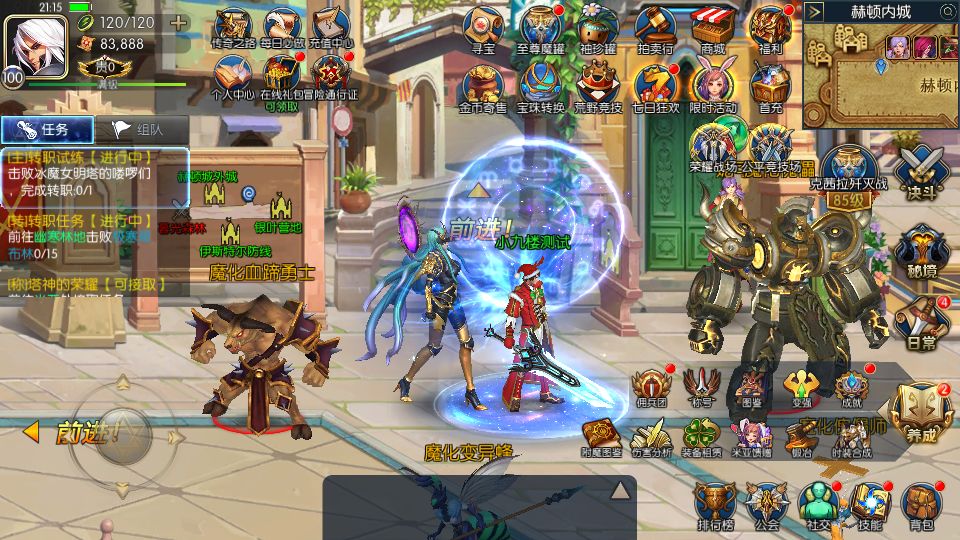Open the 技能 skills book
Screen dimensions: 960x540
click(868, 503)
